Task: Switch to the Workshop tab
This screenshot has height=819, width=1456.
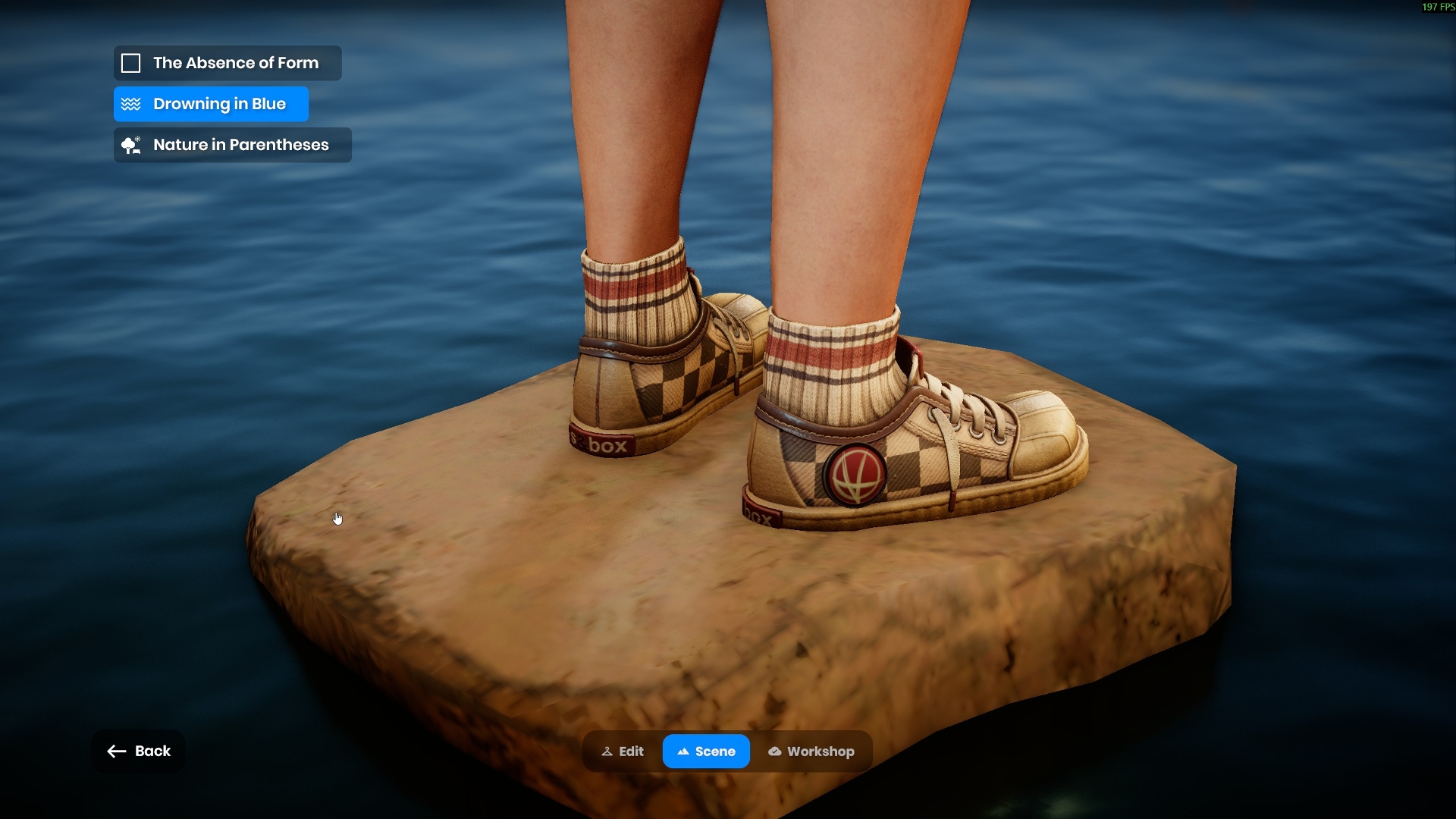Action: pyautogui.click(x=811, y=752)
